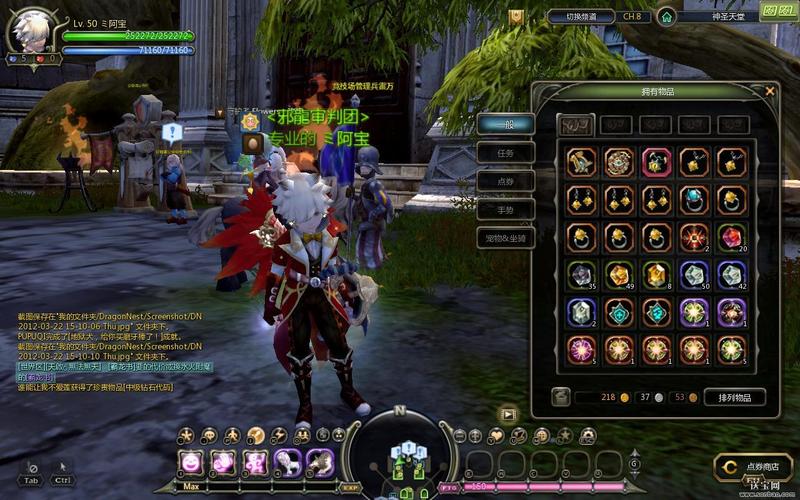Image resolution: width=800 pixels, height=500 pixels.
Task: Select the white crystal stacked 50
Action: point(693,275)
